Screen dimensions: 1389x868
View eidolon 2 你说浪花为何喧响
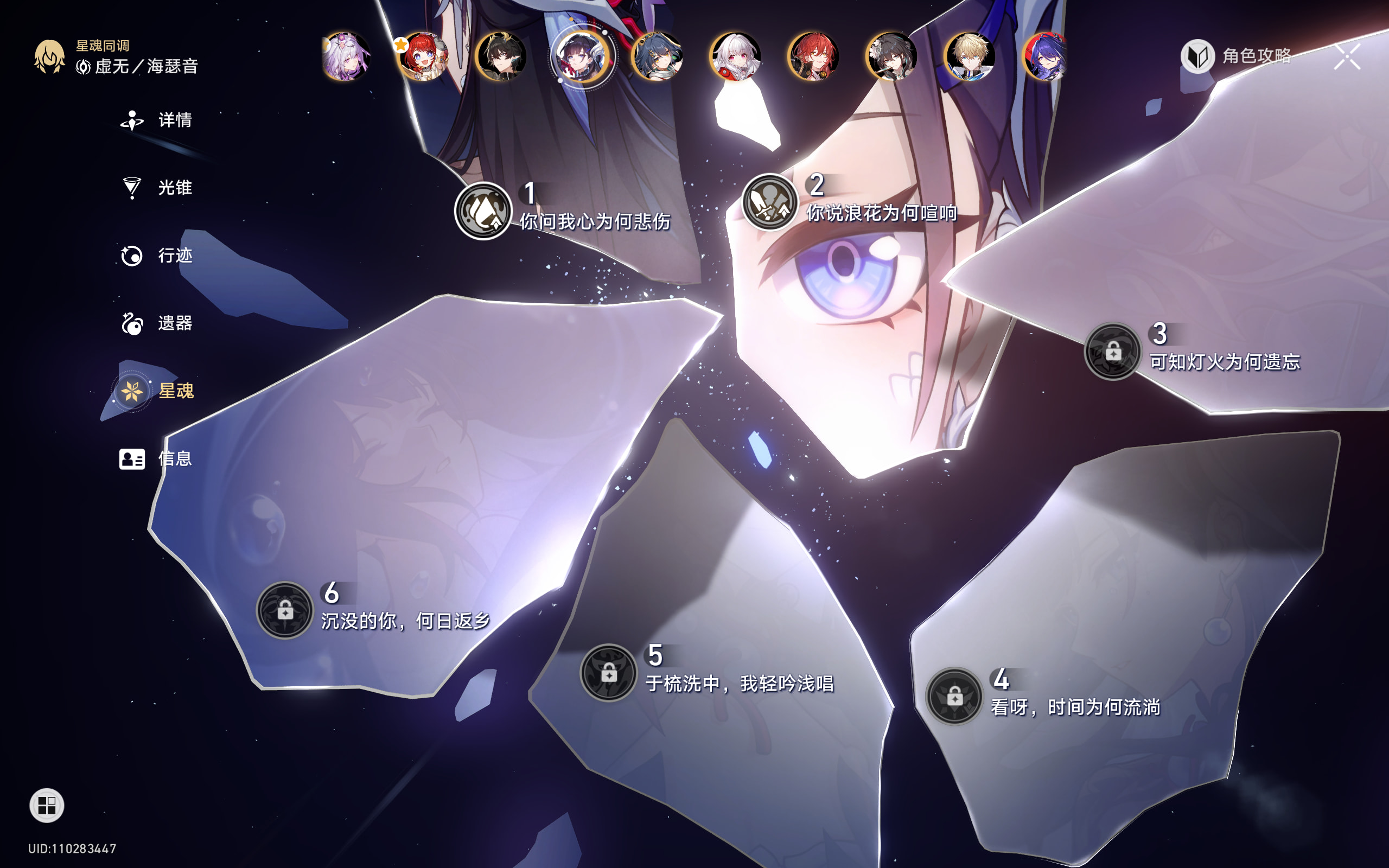pos(770,202)
